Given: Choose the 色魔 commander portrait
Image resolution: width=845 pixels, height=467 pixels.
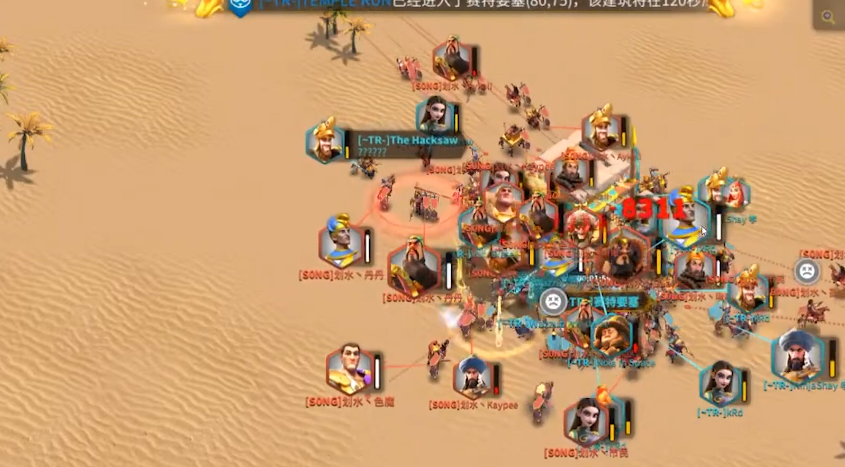Looking at the screenshot, I should (x=350, y=368).
